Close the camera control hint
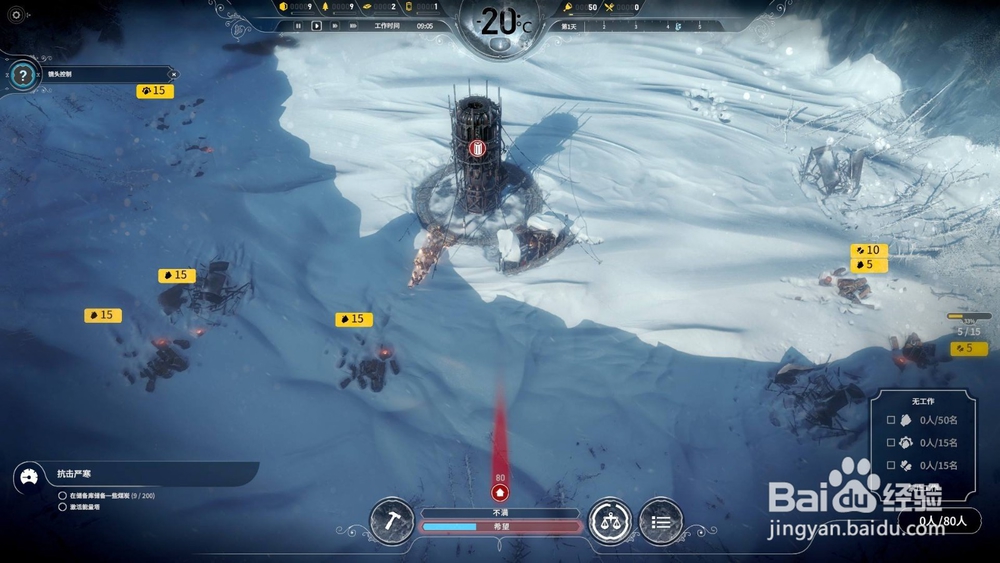The width and height of the screenshot is (1000, 563). [173, 74]
